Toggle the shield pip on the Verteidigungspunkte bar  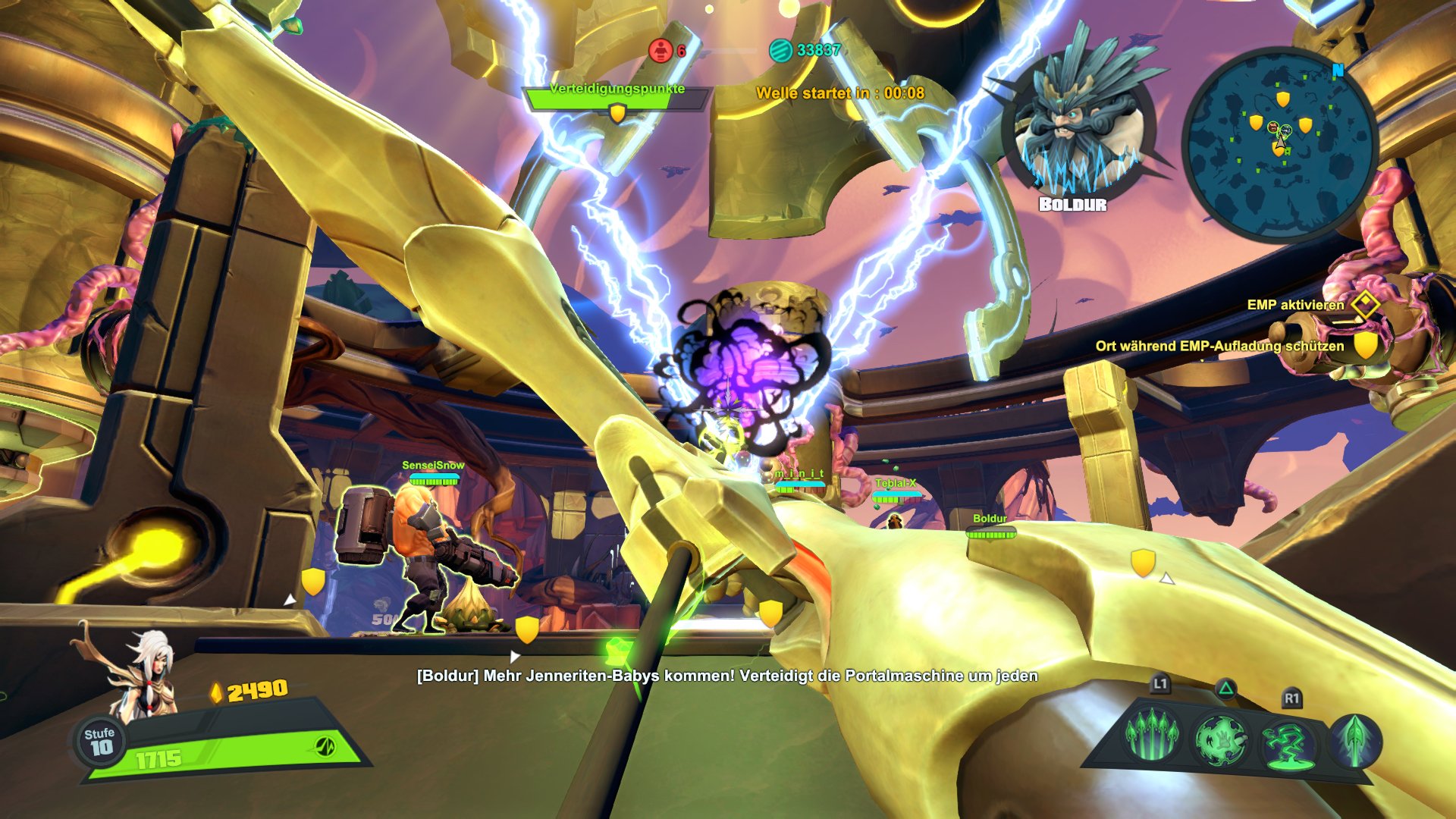(617, 112)
